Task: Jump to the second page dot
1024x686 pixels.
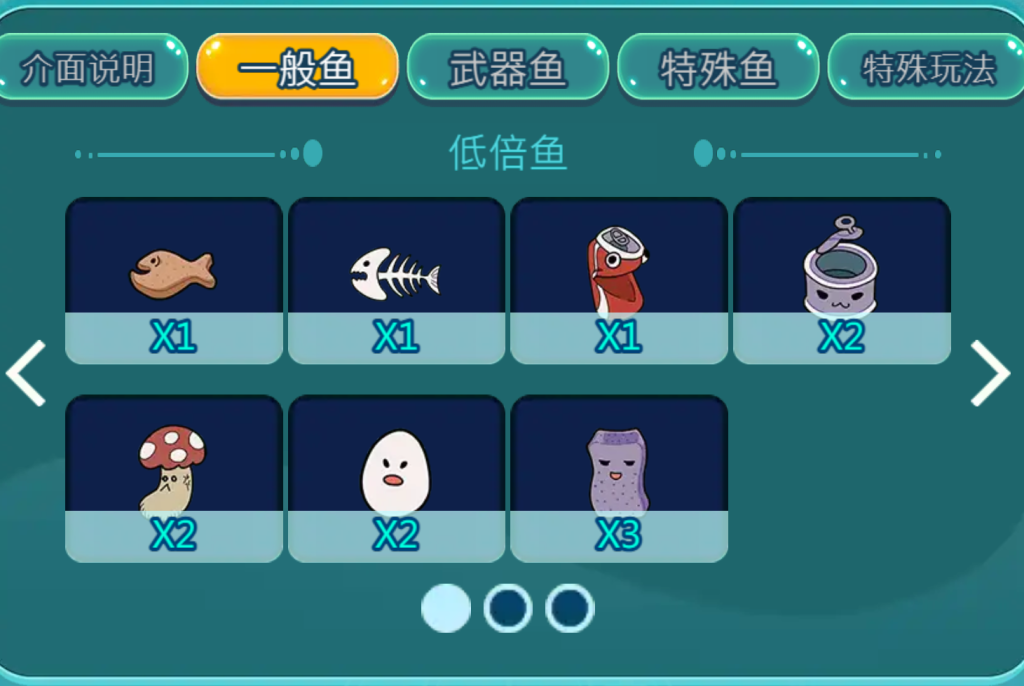Action: tap(508, 608)
